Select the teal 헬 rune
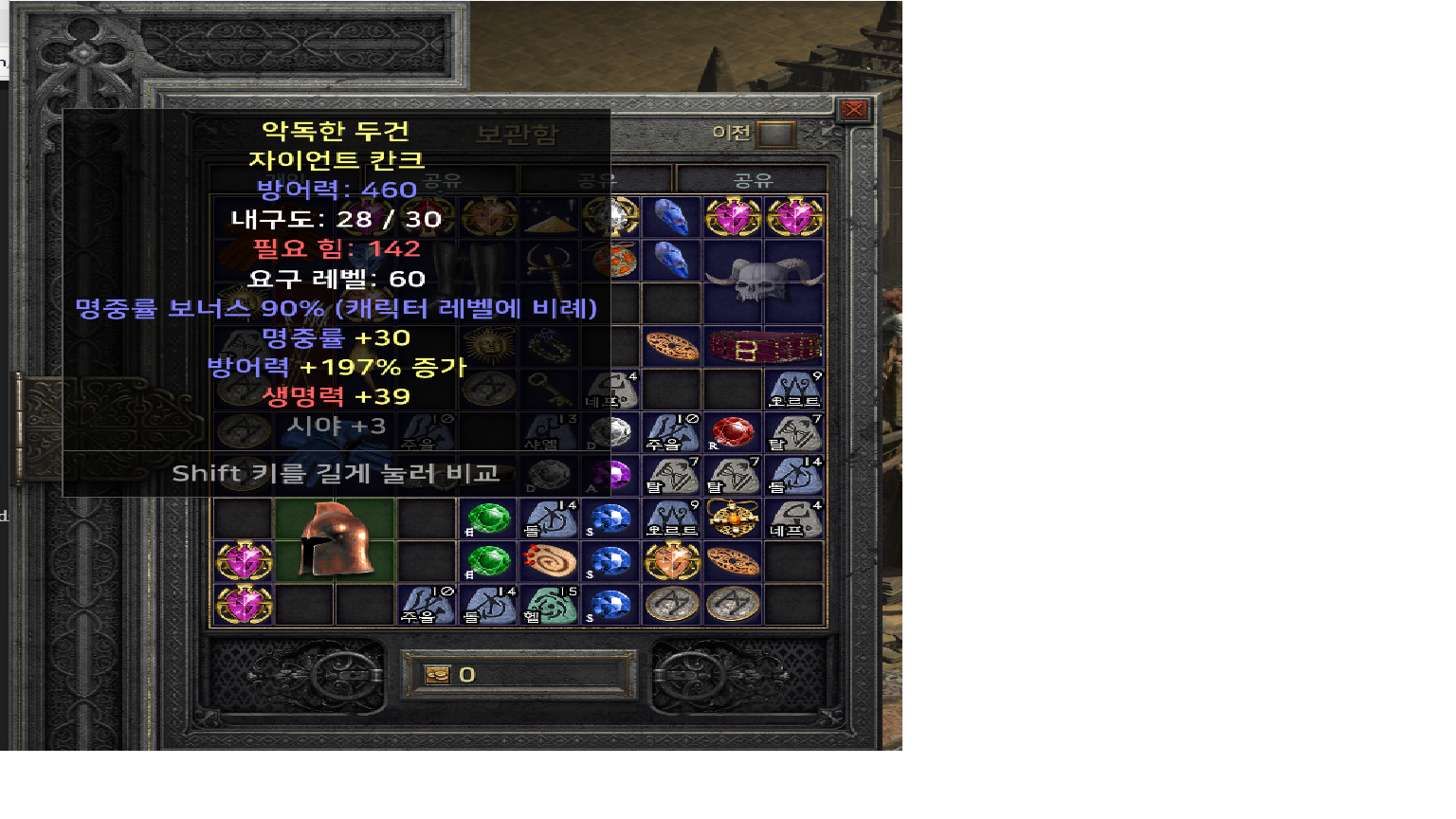Viewport: 1456px width, 819px height. [x=550, y=606]
